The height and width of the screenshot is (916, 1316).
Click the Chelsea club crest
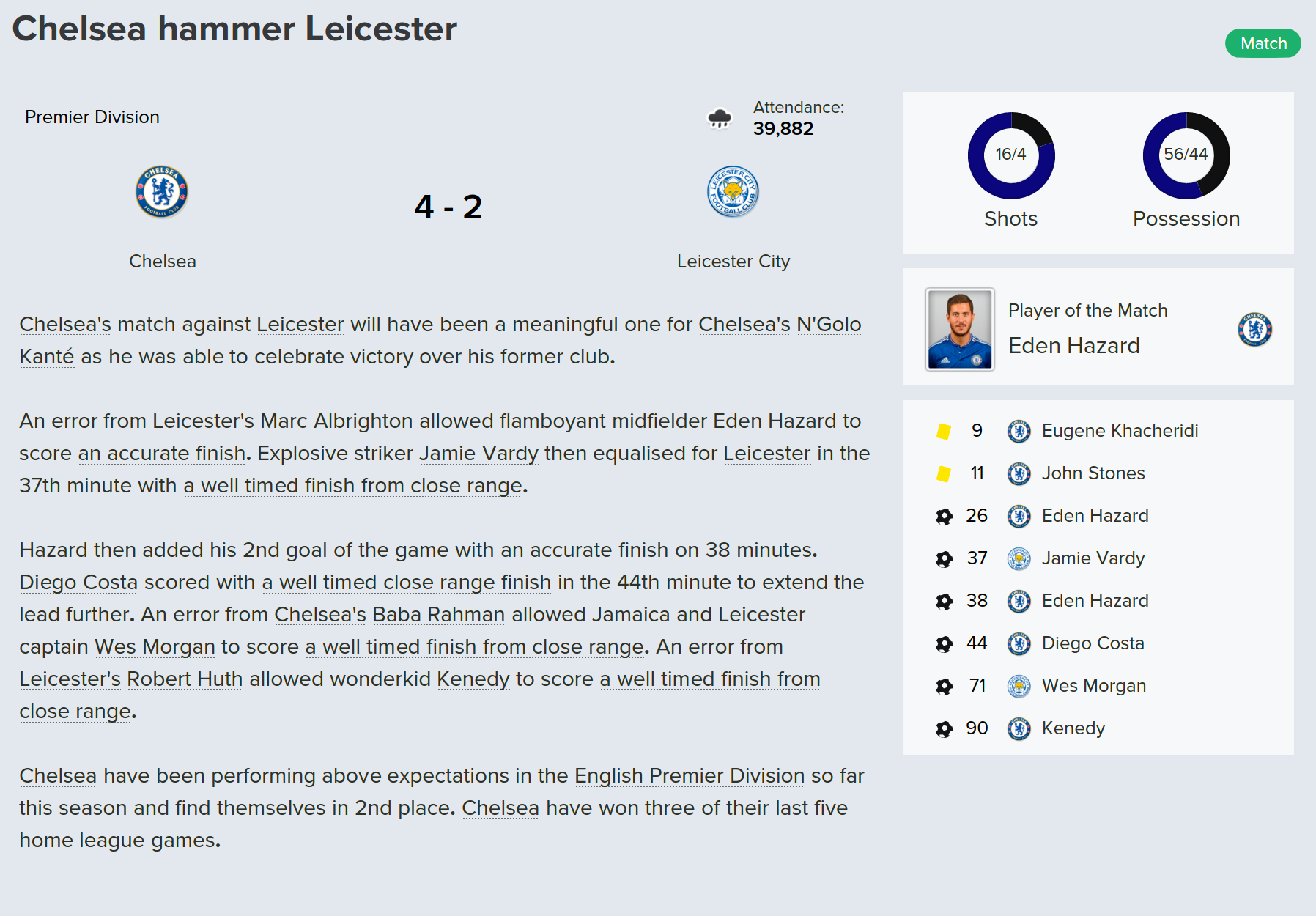pyautogui.click(x=162, y=192)
